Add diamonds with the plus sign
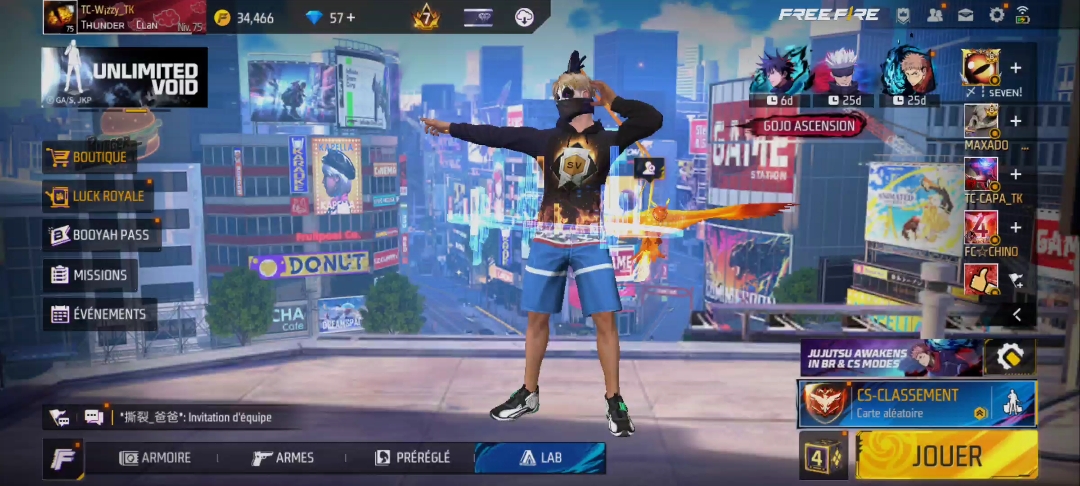1080x486 pixels. (350, 18)
